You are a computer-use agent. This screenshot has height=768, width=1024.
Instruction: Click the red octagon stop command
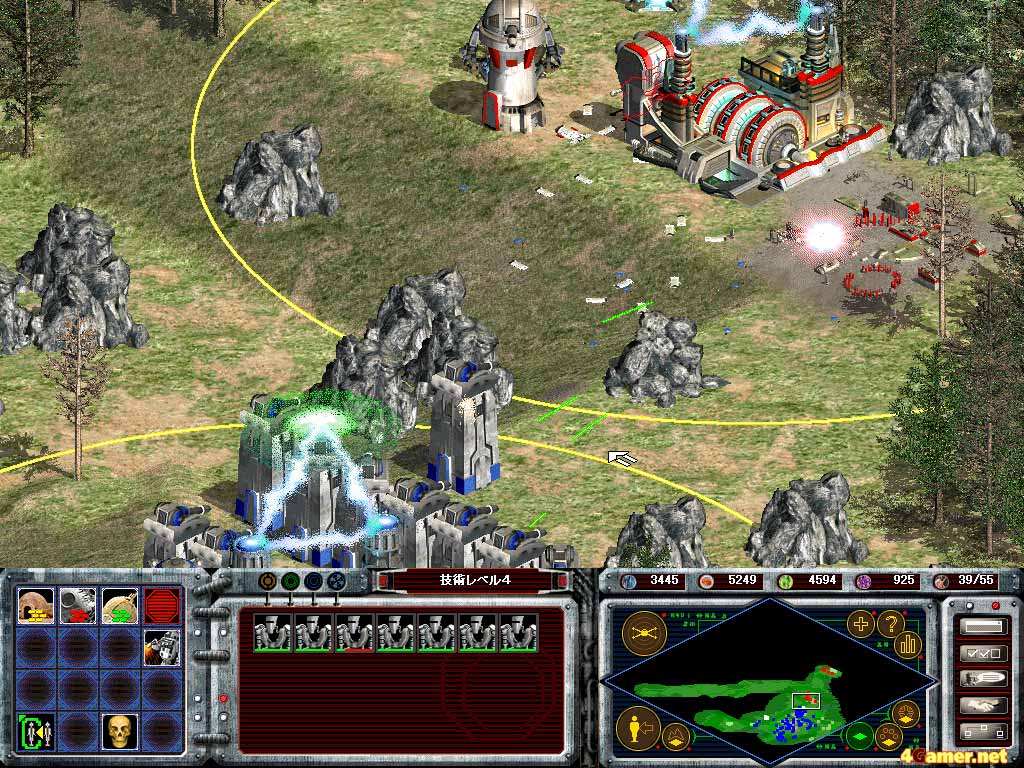[x=162, y=605]
